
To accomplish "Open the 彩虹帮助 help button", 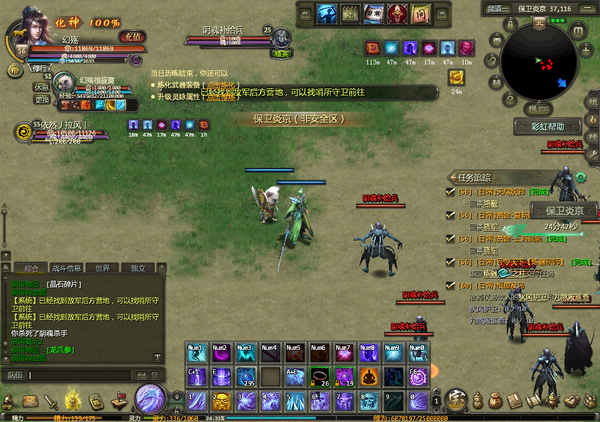I will [548, 127].
